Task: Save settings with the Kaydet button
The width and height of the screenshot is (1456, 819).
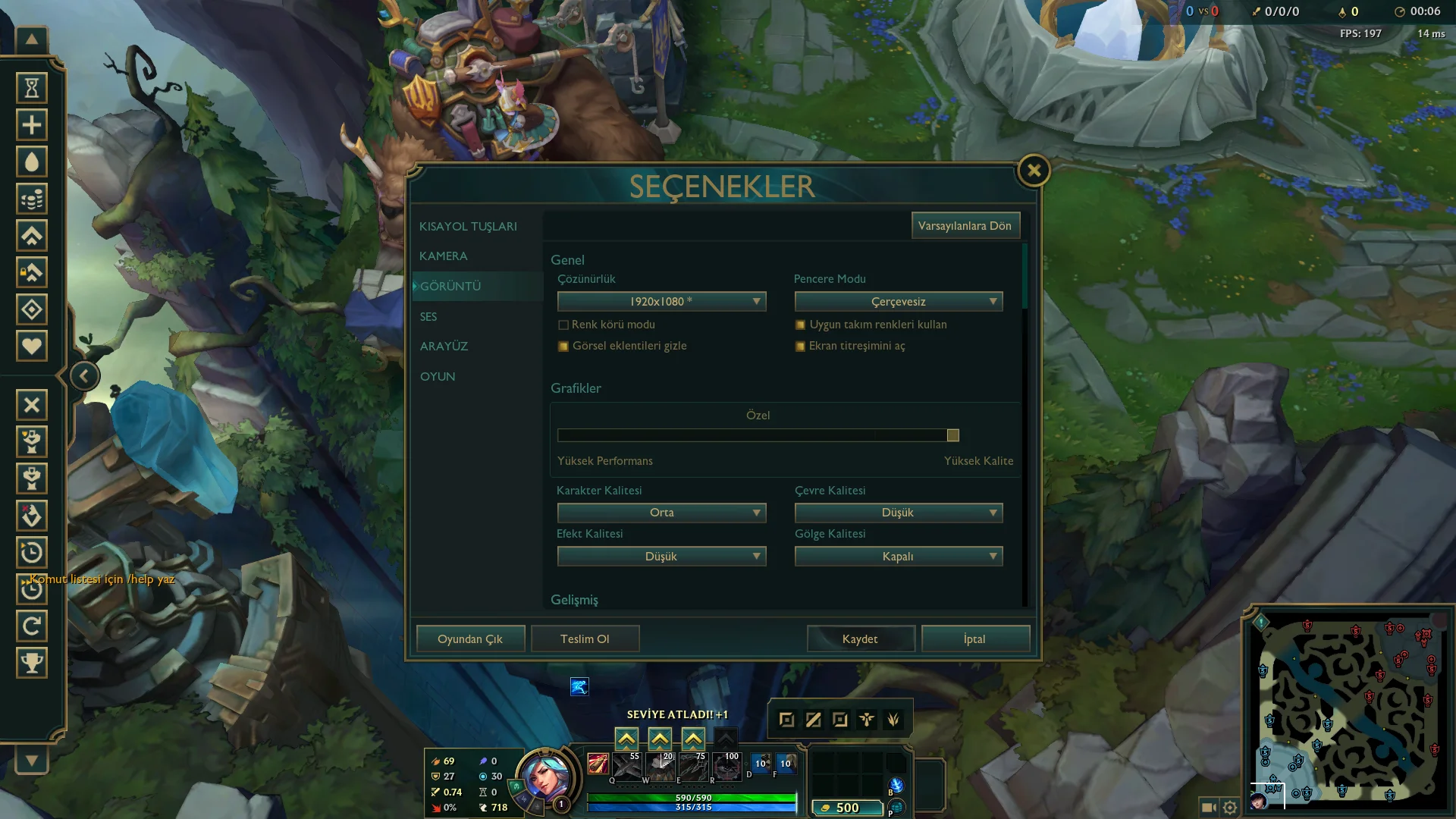Action: 860,639
